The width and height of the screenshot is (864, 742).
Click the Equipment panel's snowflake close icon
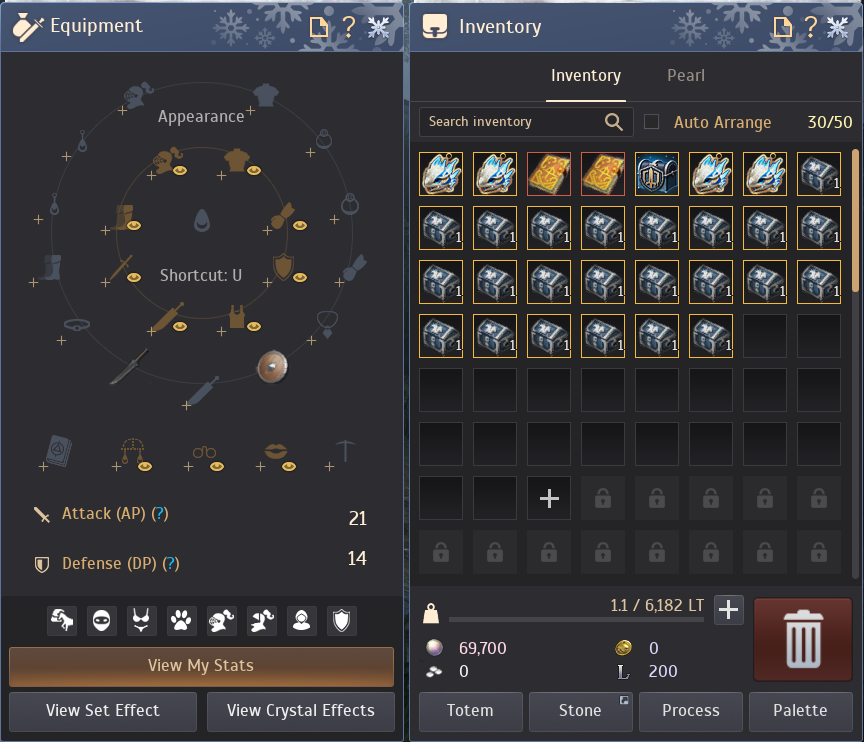click(379, 27)
